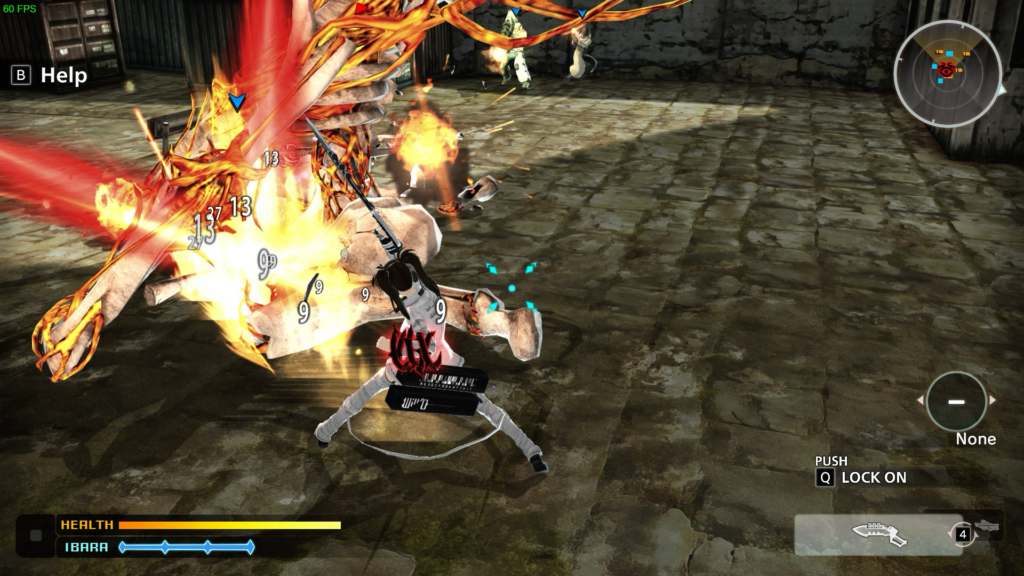
Task: Click the right arrow beside the item circle
Action: point(992,400)
